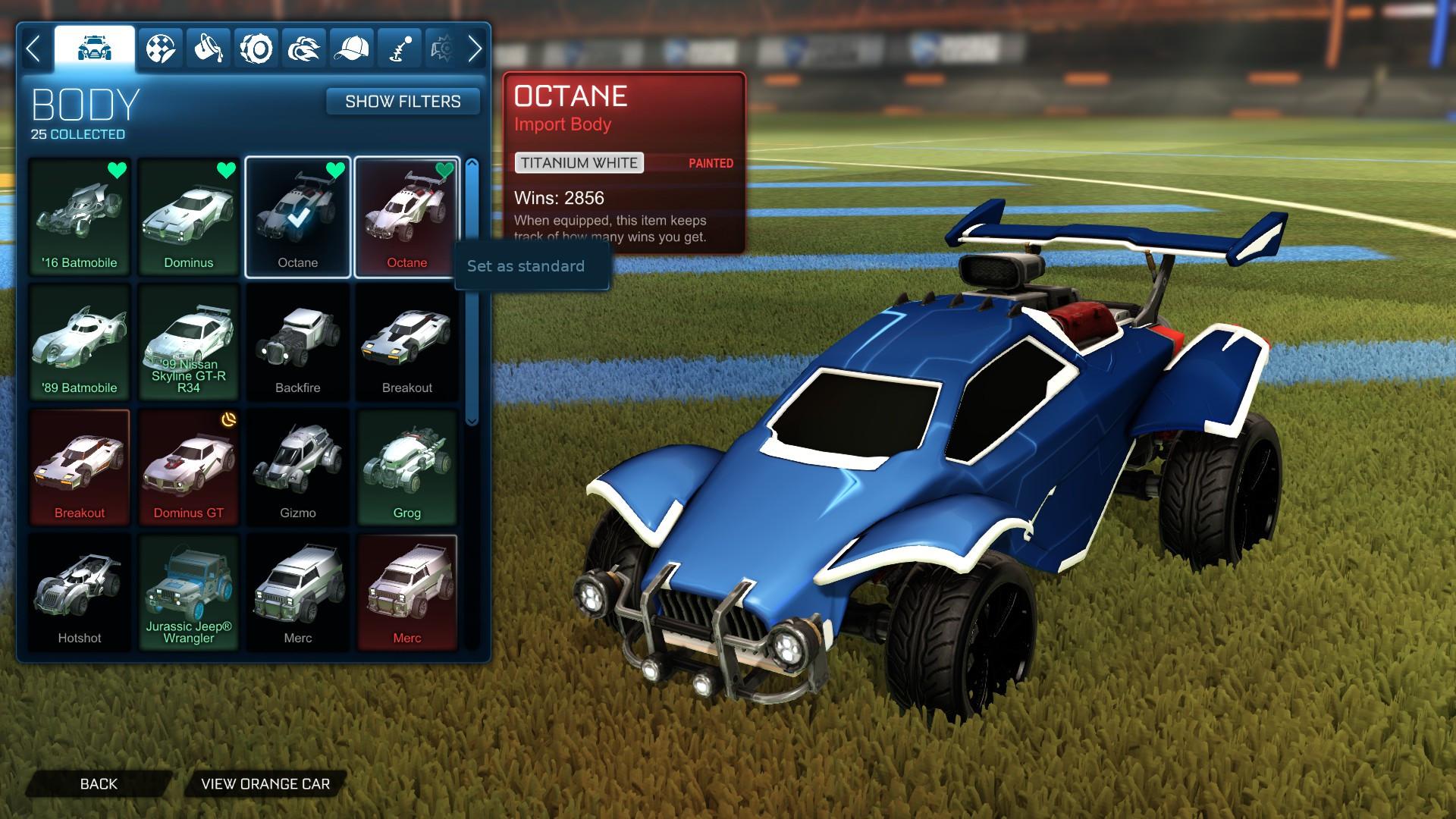Choose the Hotshot body

pos(80,592)
